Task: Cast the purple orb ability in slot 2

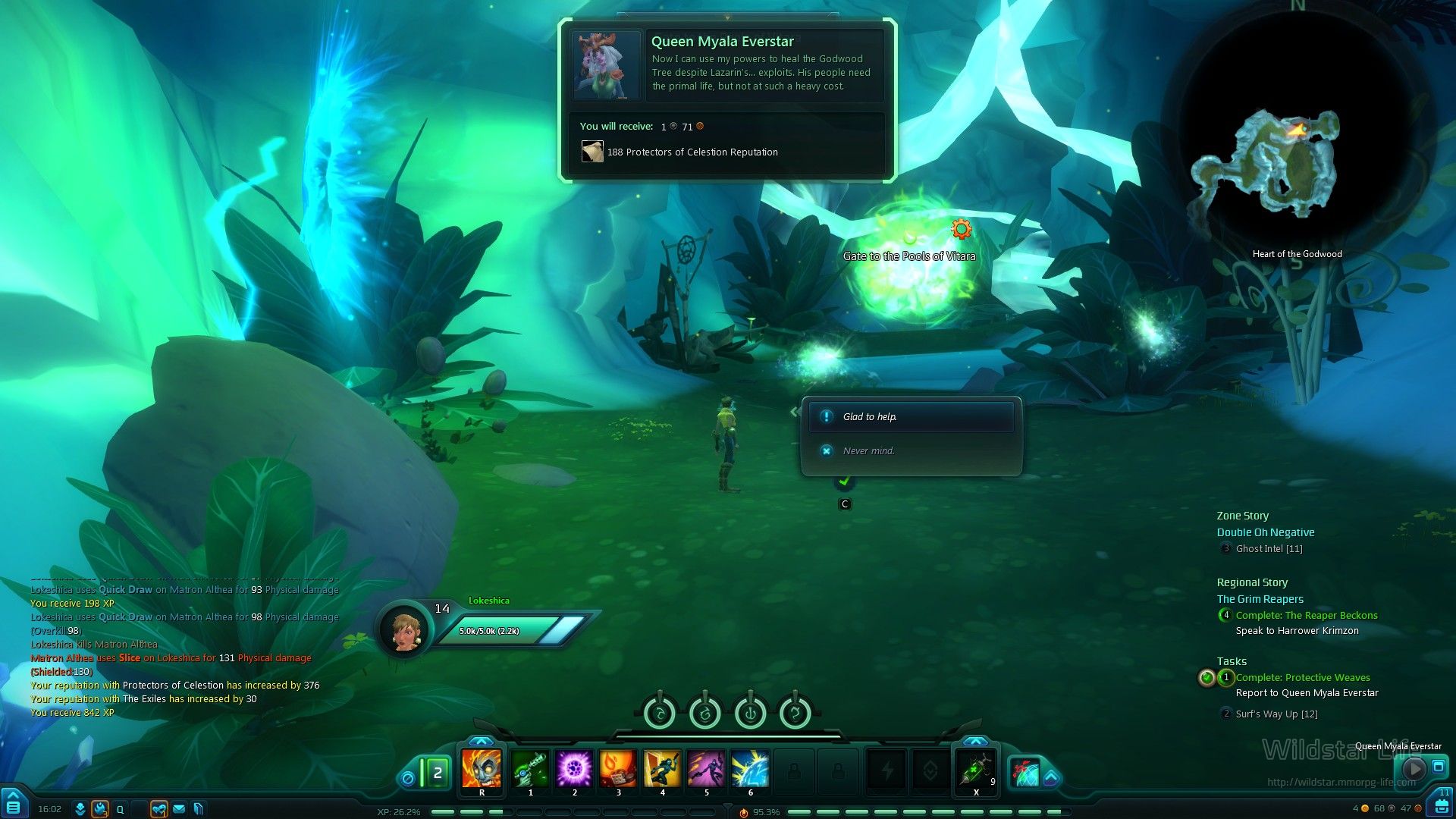Action: click(x=574, y=768)
